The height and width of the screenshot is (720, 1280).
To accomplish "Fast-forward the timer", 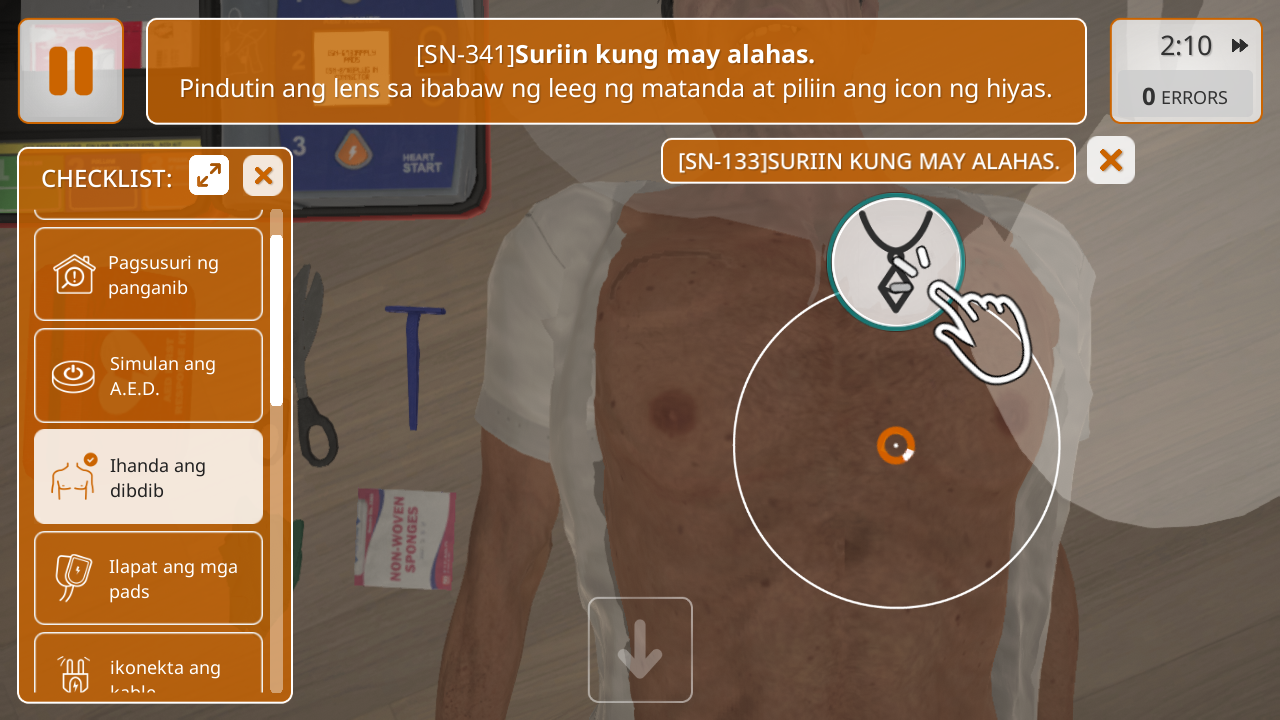I will [x=1240, y=45].
